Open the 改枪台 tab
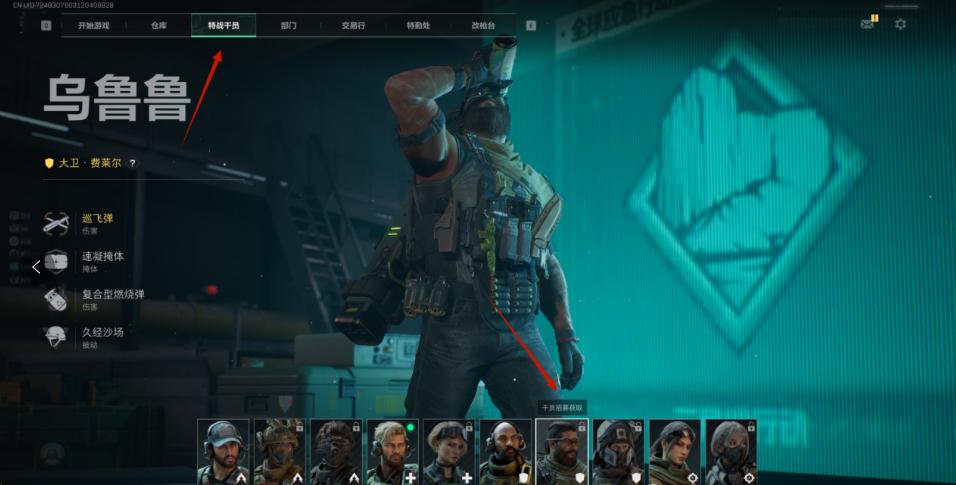The height and width of the screenshot is (485, 956). (x=482, y=25)
